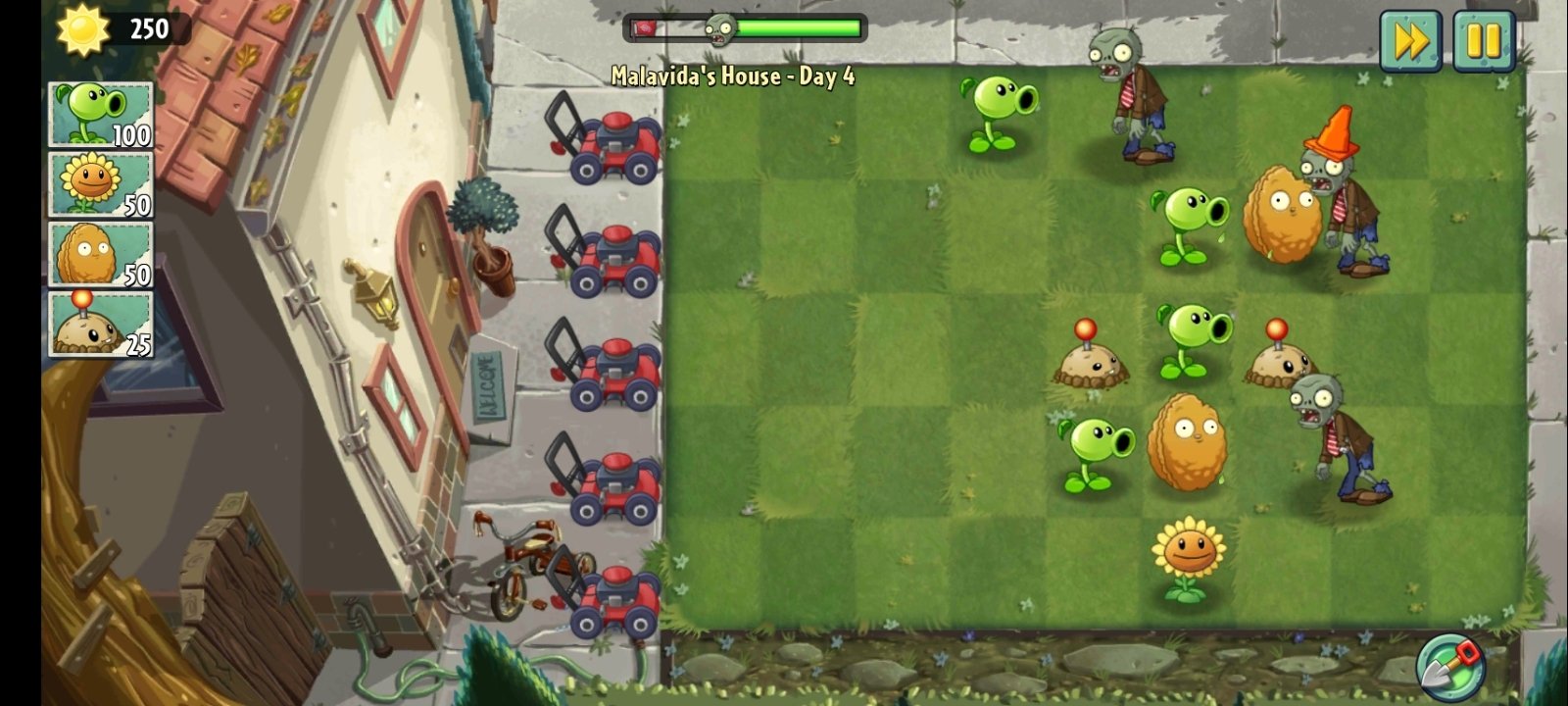Click the zombie head marker on progress bar
Image resolution: width=1568 pixels, height=706 pixels.
722,29
